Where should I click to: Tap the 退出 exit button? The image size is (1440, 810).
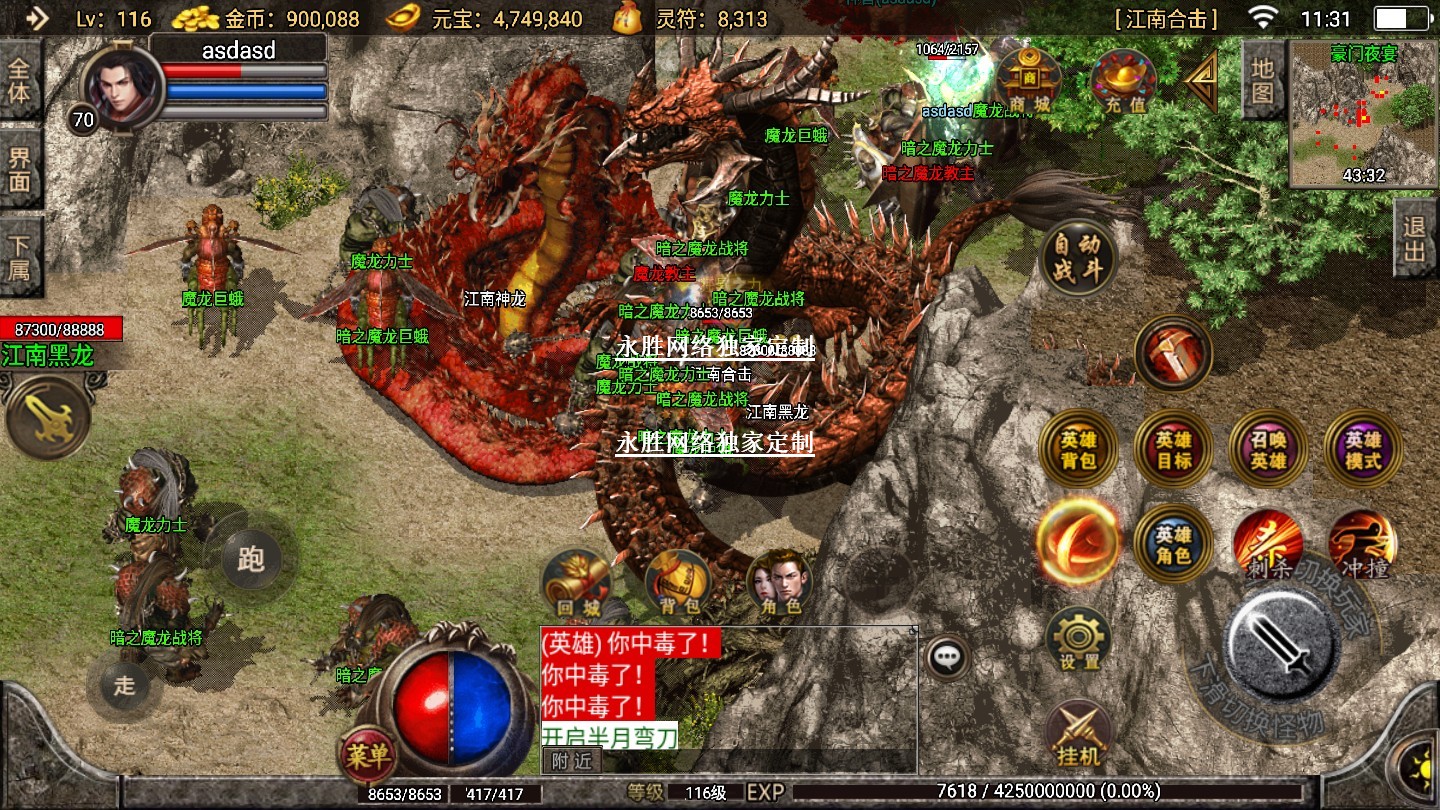[x=1415, y=238]
